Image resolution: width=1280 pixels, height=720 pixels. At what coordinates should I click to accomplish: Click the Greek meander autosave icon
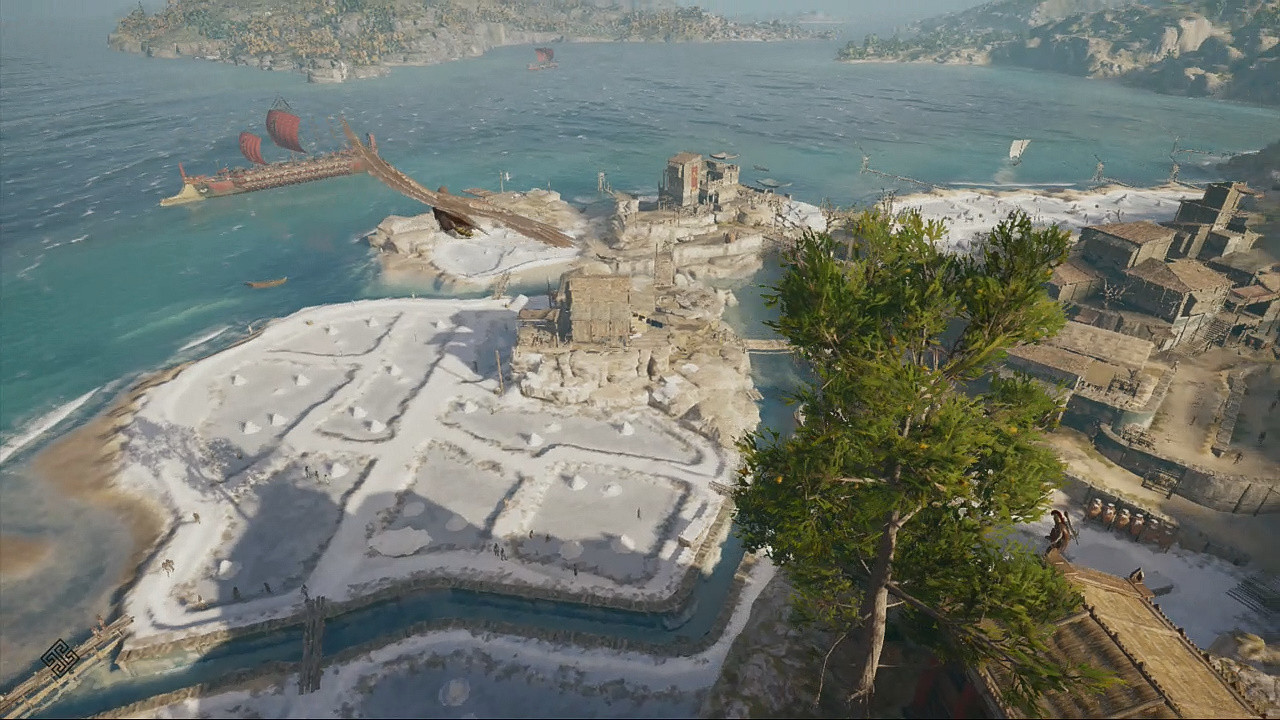59,658
